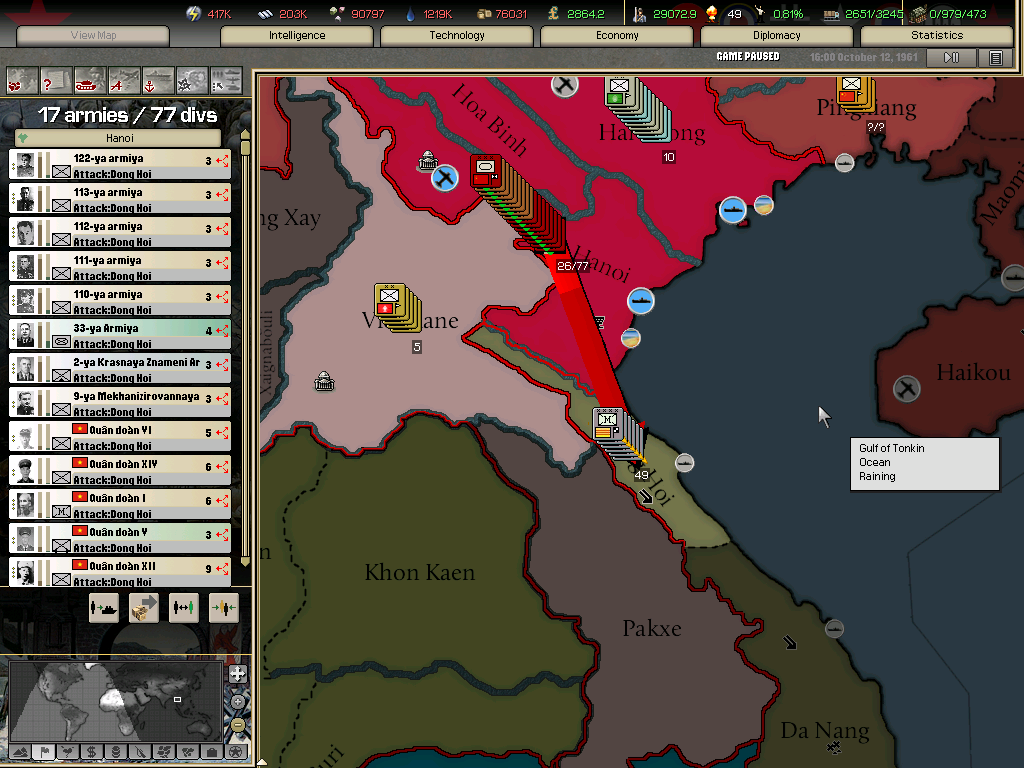Switch to the Technology screen
1024x768 pixels.
pyautogui.click(x=457, y=35)
